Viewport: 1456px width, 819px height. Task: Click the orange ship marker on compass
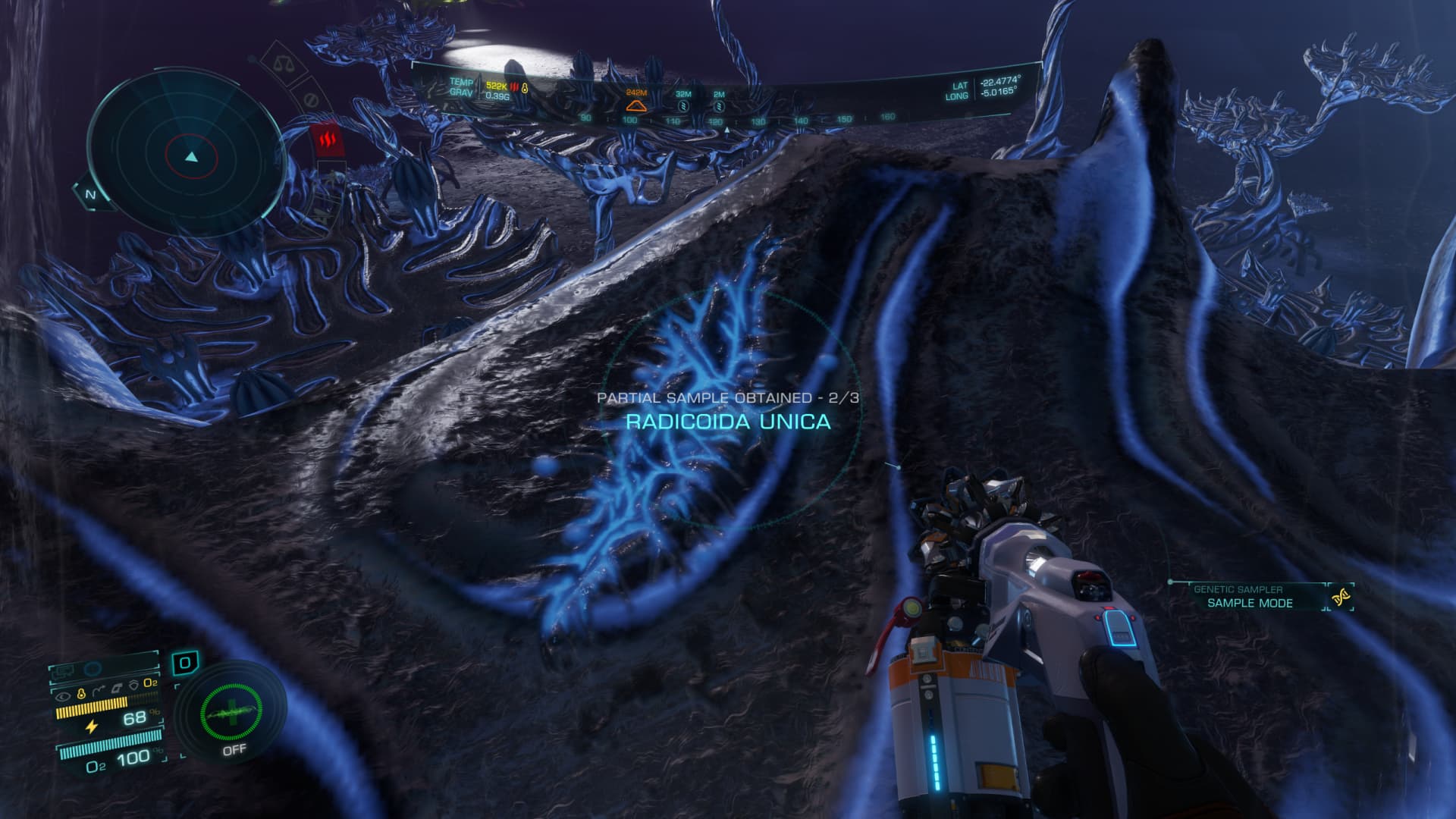[x=635, y=104]
